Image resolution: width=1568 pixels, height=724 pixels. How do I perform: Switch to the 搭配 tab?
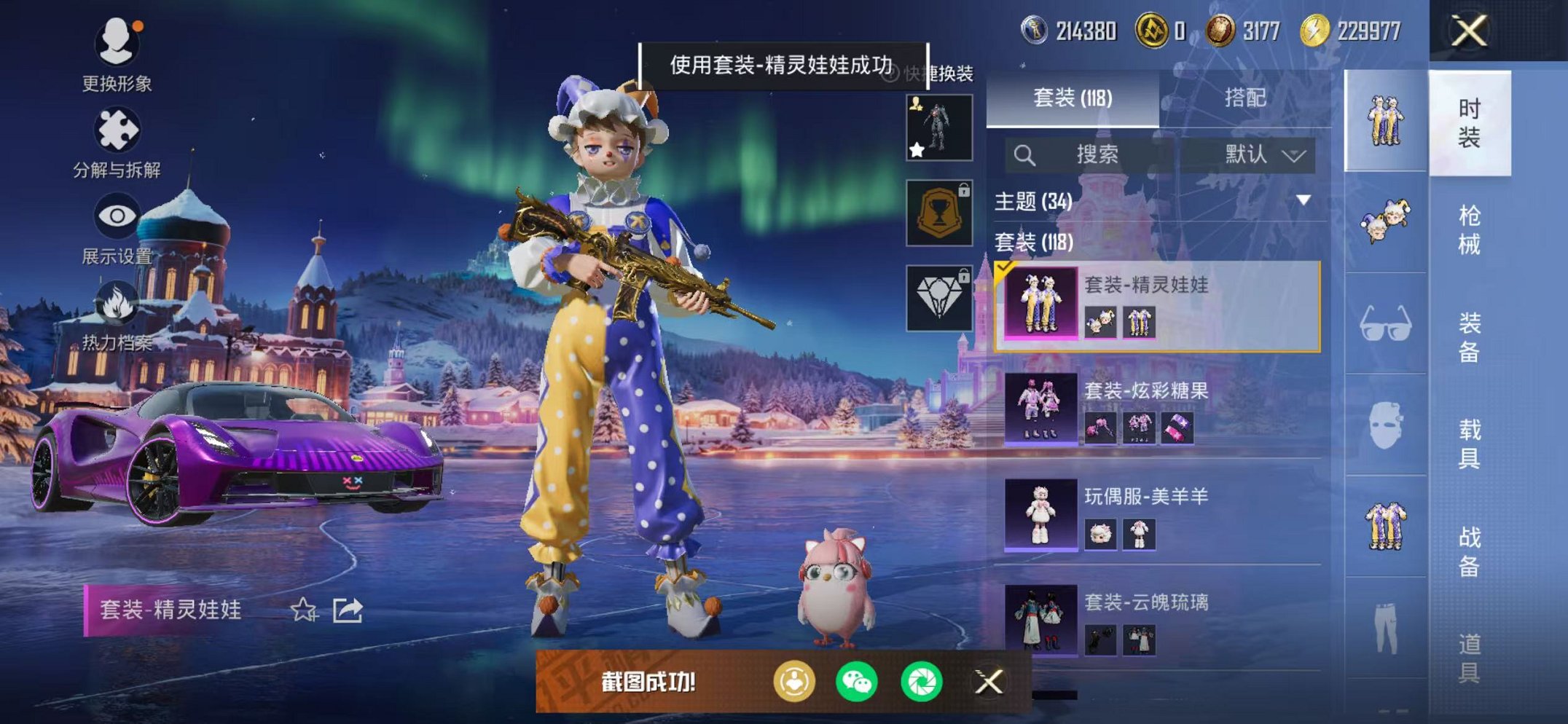(1245, 98)
